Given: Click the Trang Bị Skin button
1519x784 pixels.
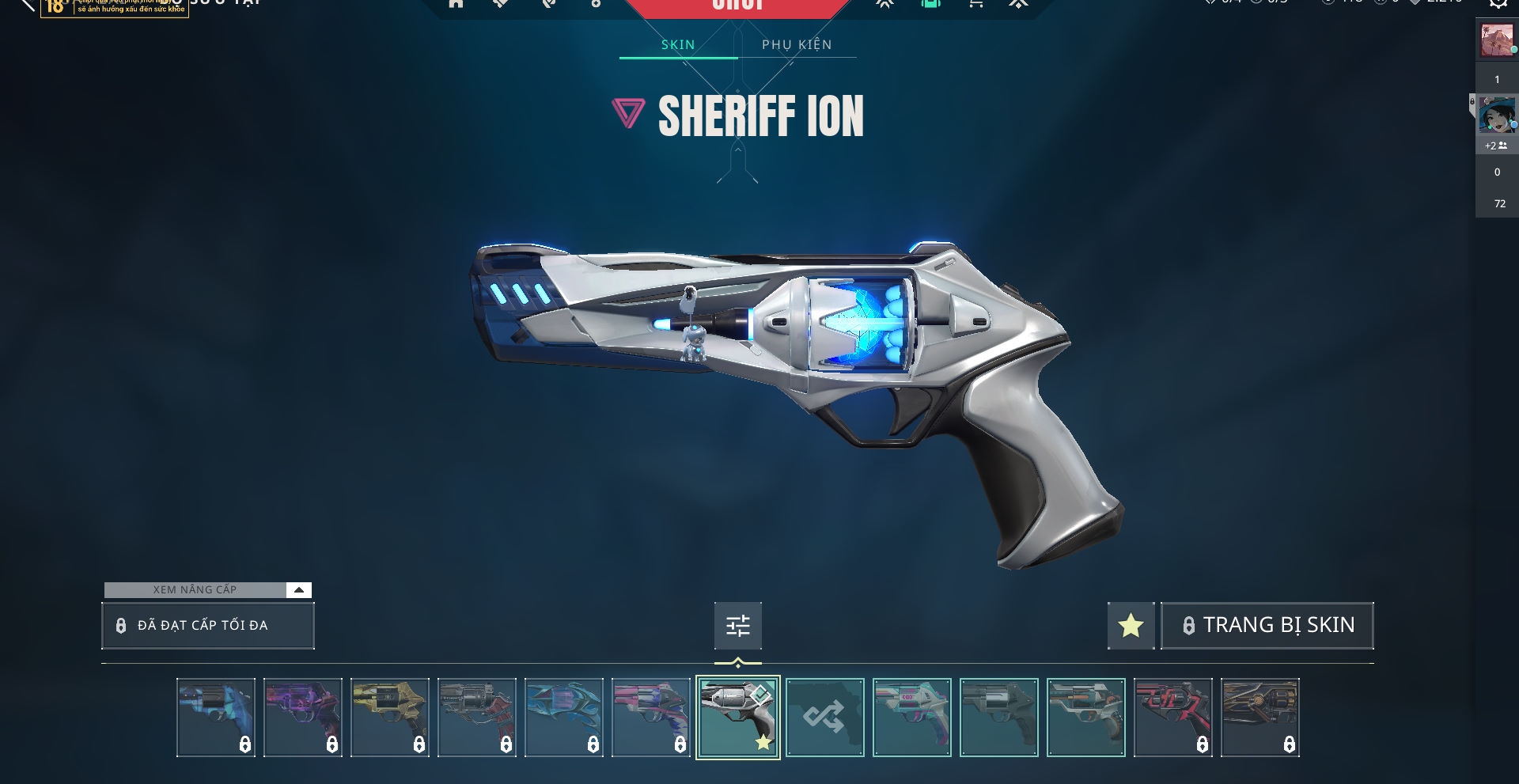Looking at the screenshot, I should click(1267, 626).
